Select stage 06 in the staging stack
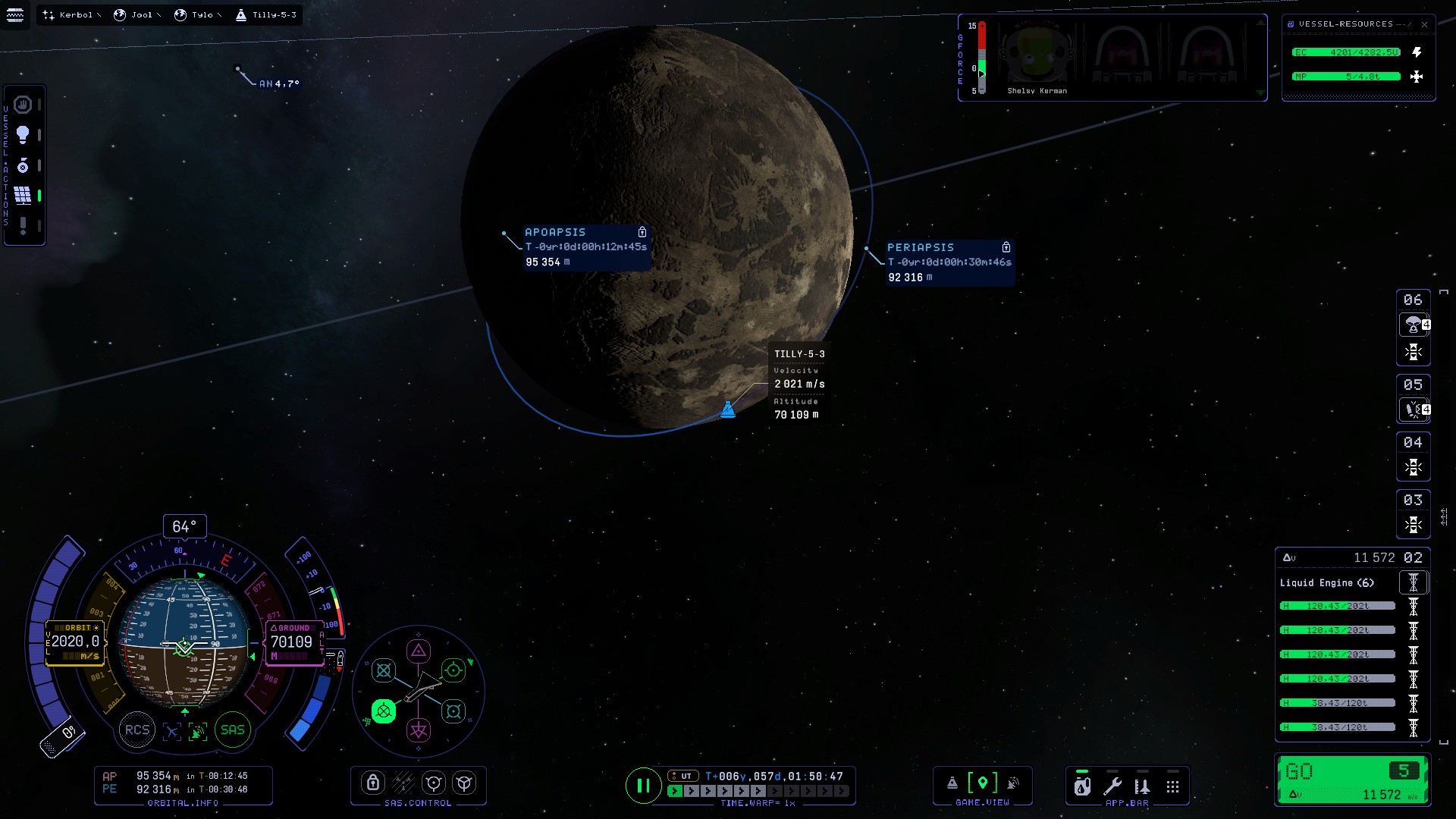The width and height of the screenshot is (1456, 819). point(1413,300)
